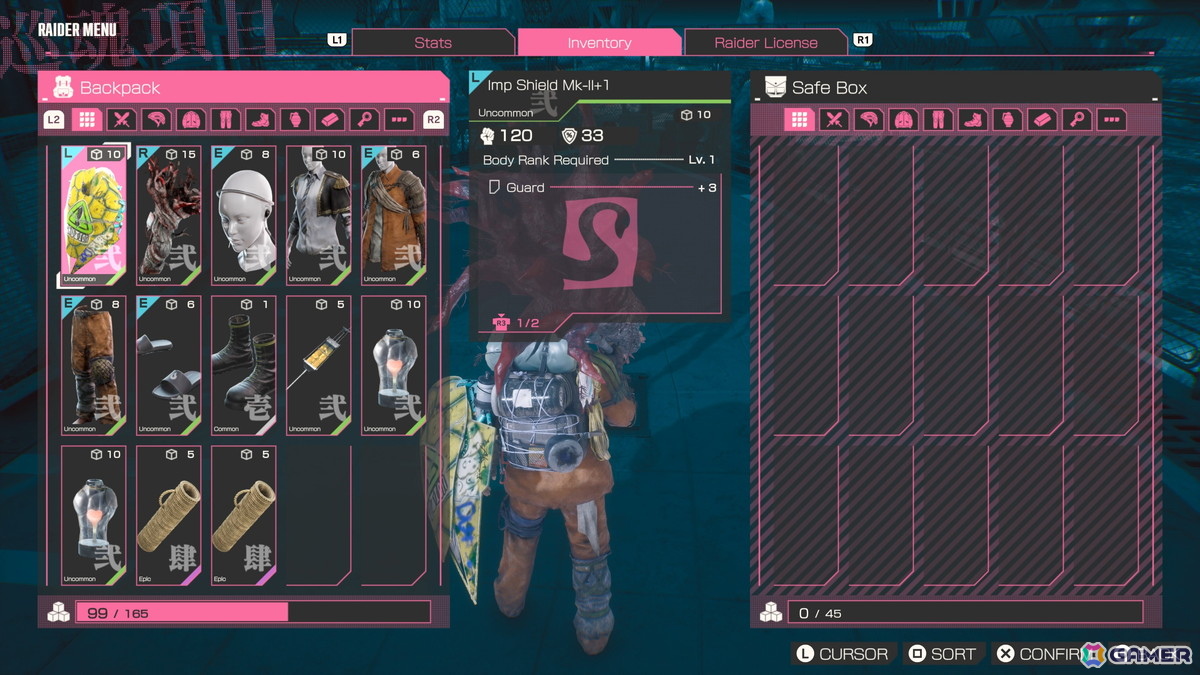
Task: Choose the orange patched trousers
Action: pyautogui.click(x=93, y=365)
